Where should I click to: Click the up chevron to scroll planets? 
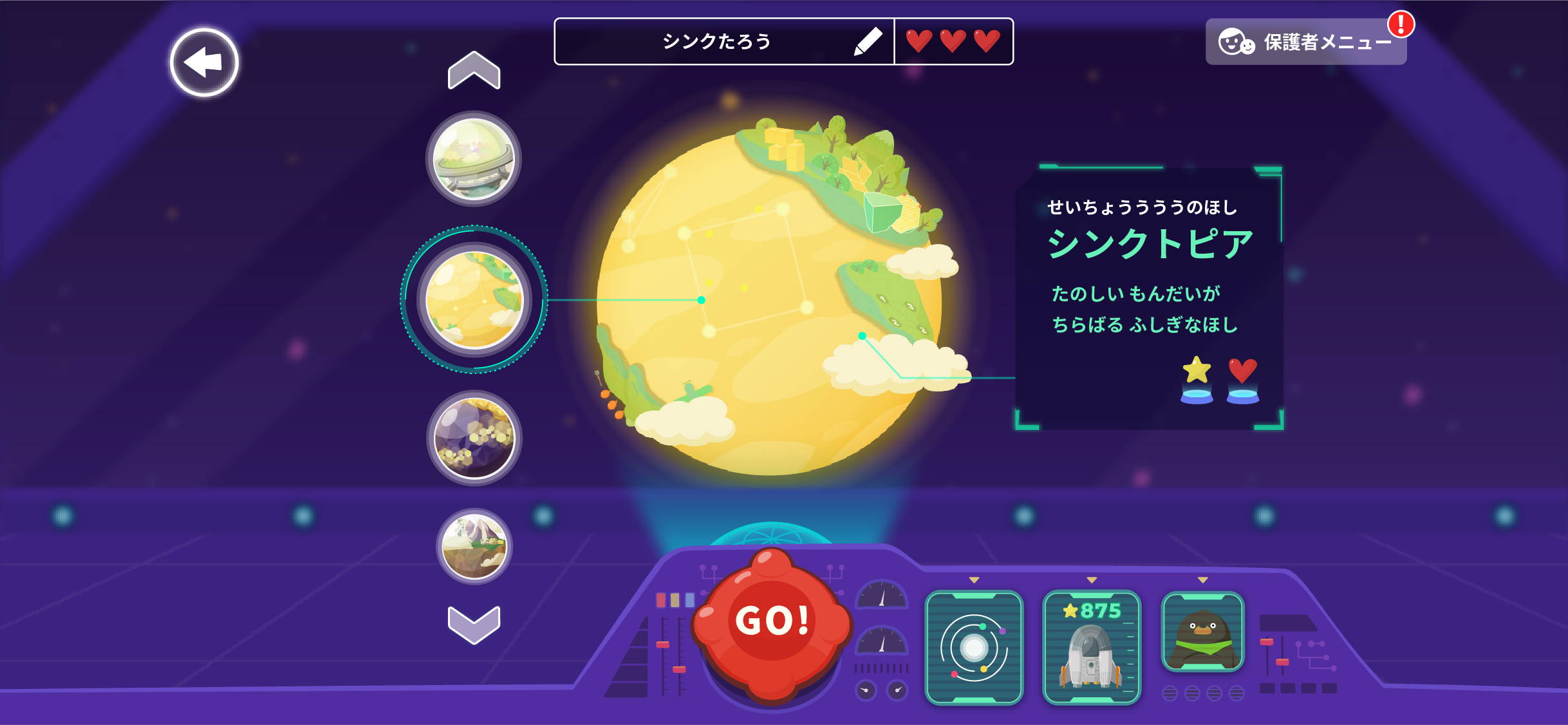(x=474, y=70)
